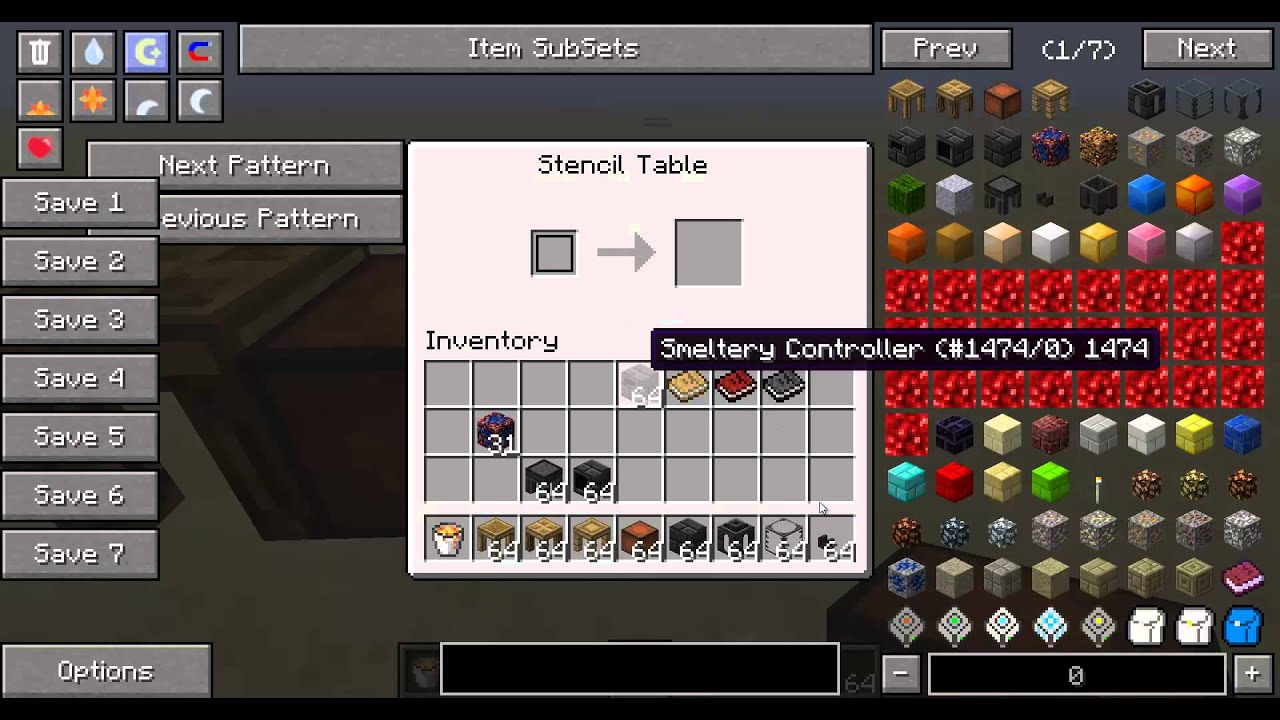
Task: Load the Save 4 inventory slot
Action: [79, 378]
